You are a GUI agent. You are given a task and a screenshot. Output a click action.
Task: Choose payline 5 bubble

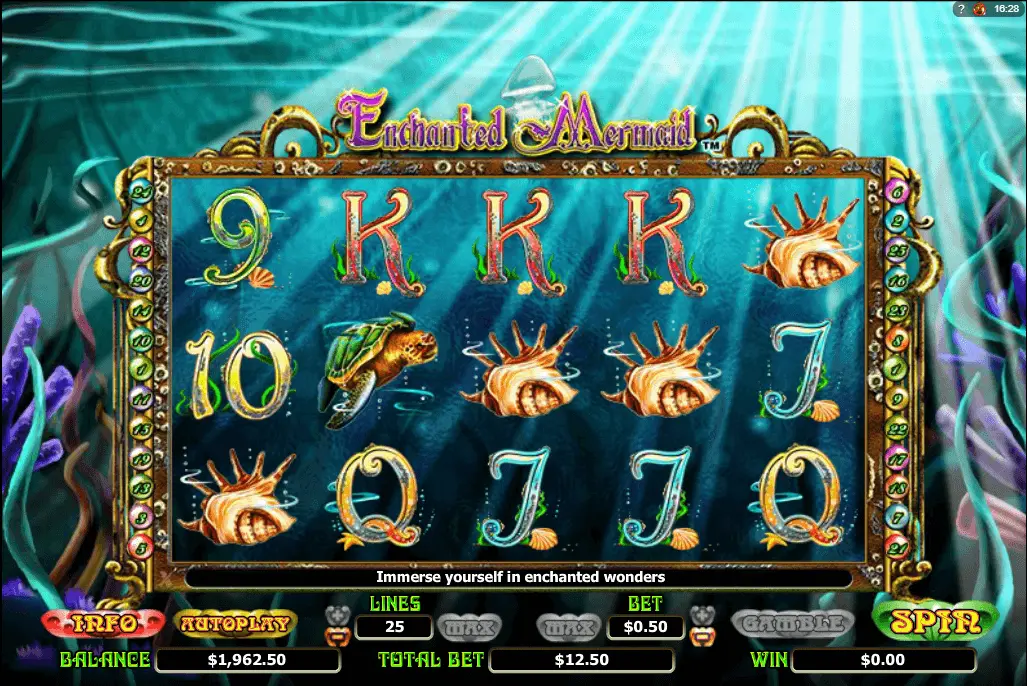tap(141, 546)
